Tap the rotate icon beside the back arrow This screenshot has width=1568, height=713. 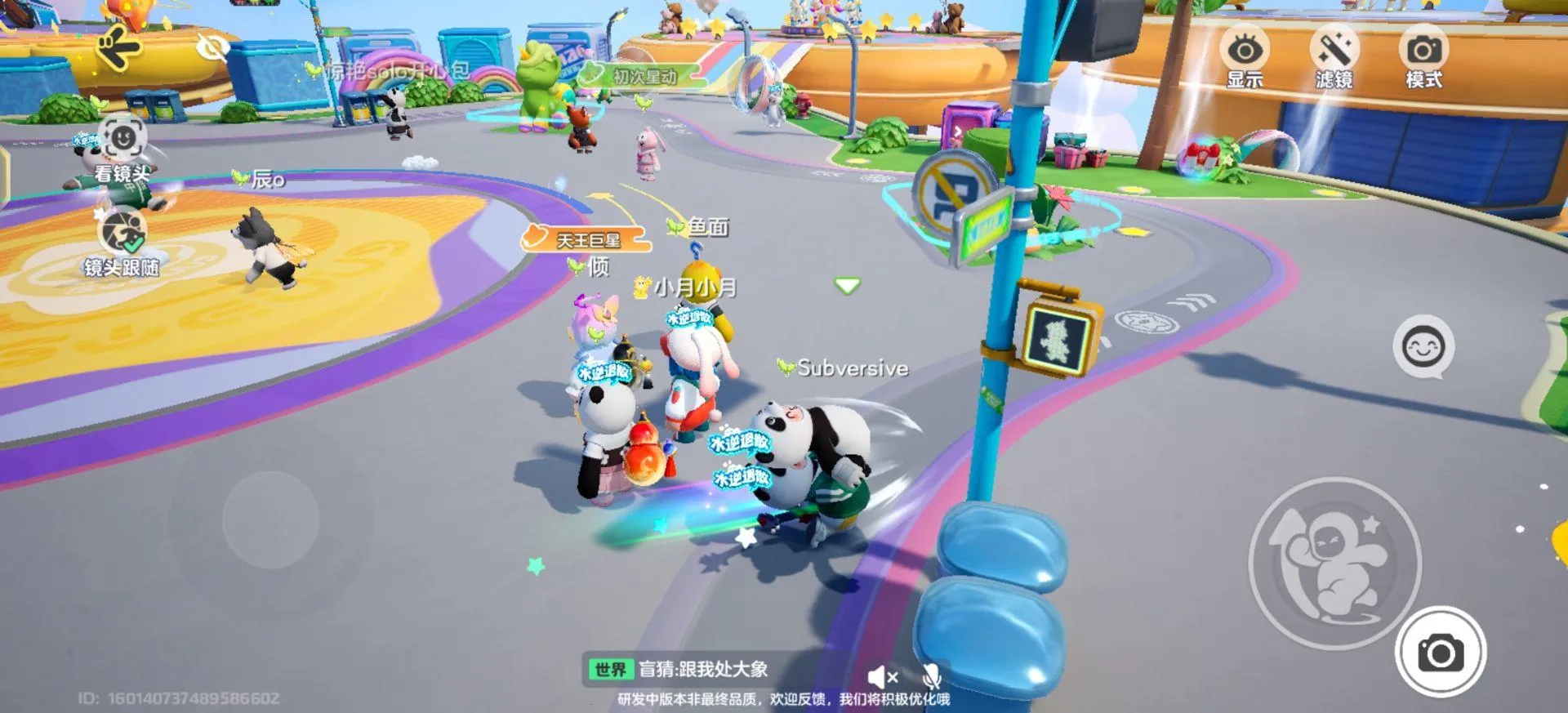(x=214, y=47)
